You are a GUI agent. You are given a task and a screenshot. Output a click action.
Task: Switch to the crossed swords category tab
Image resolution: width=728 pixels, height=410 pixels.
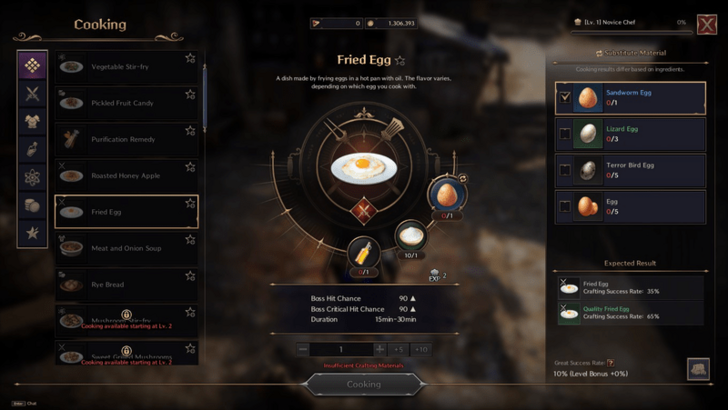[32, 94]
